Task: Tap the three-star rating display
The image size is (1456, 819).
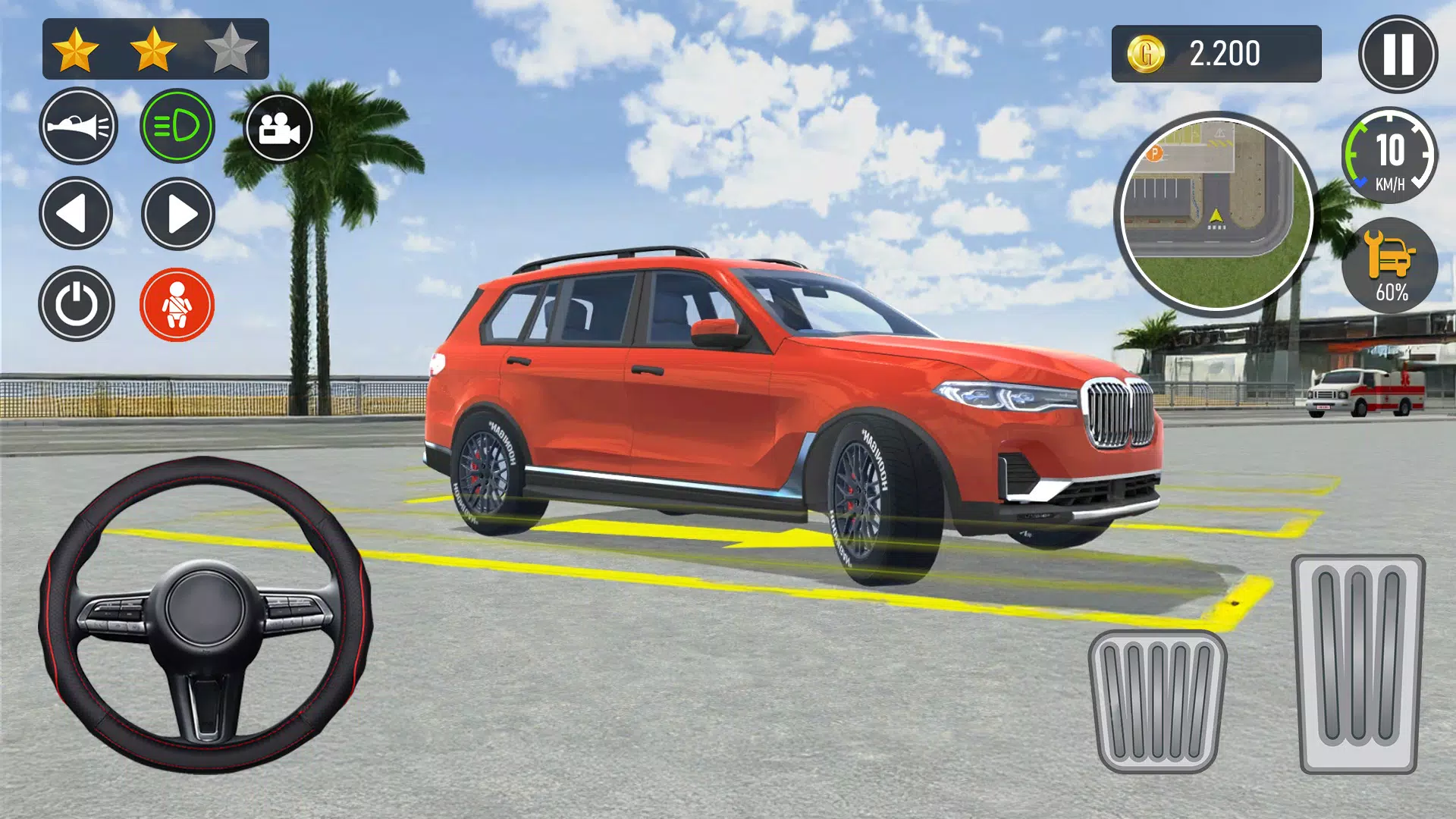Action: [152, 47]
